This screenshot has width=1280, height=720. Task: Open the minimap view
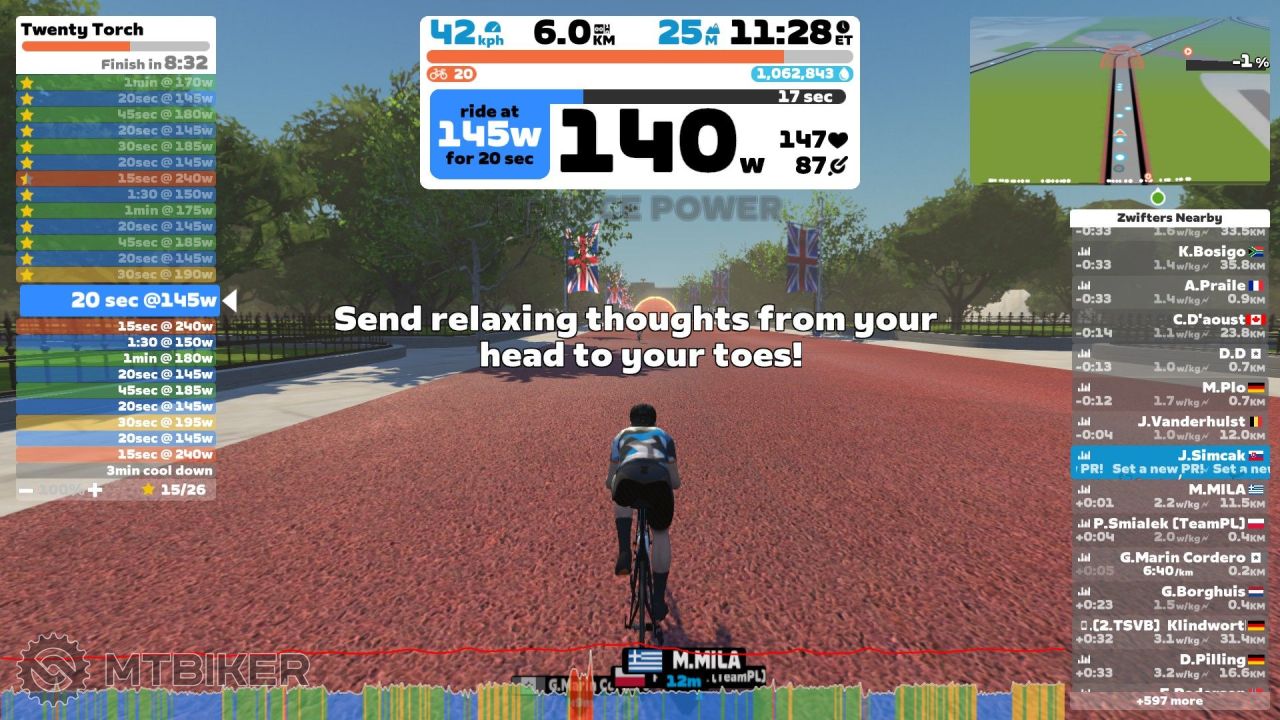click(x=1119, y=100)
